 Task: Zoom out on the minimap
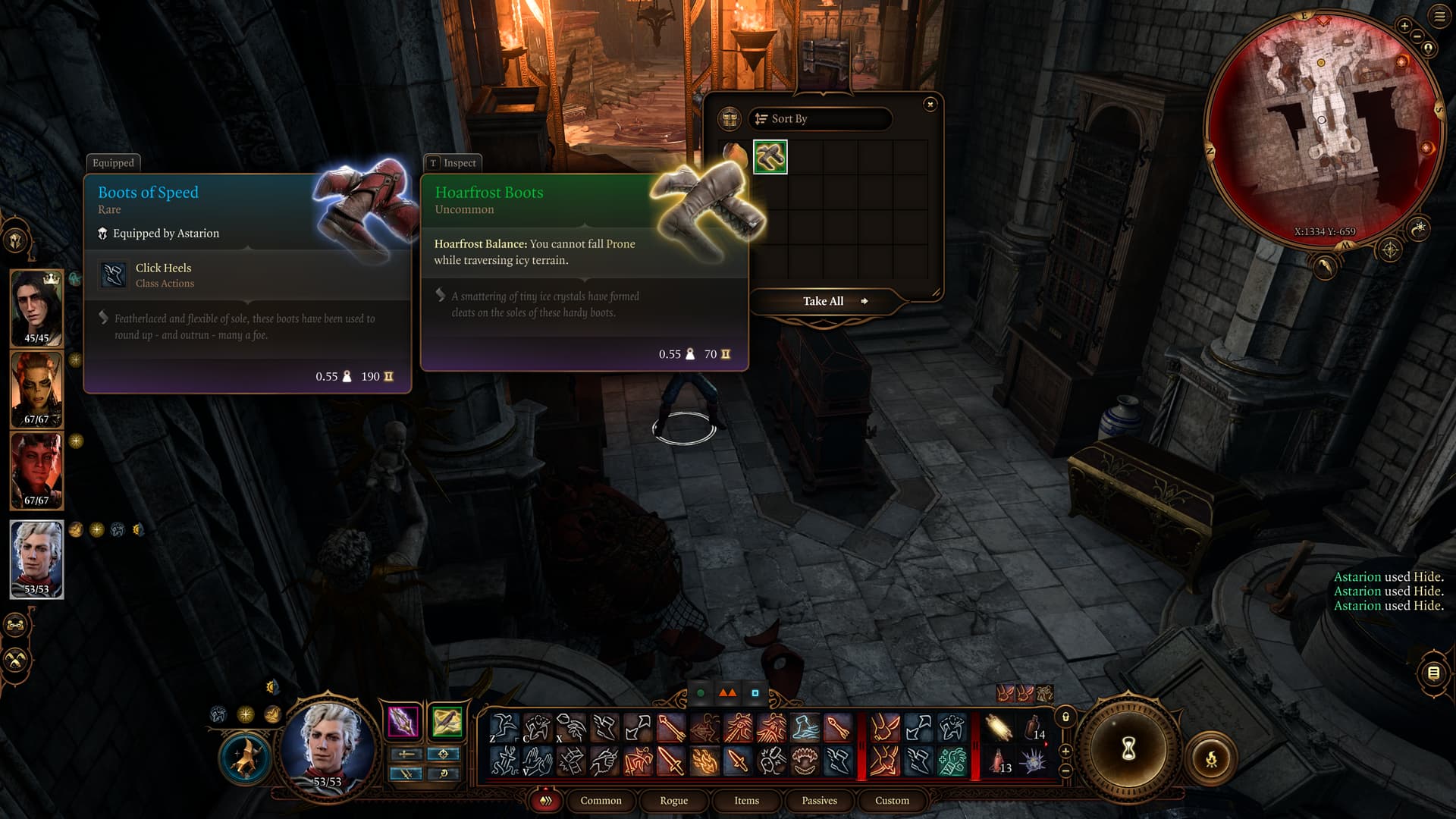pos(1417,36)
